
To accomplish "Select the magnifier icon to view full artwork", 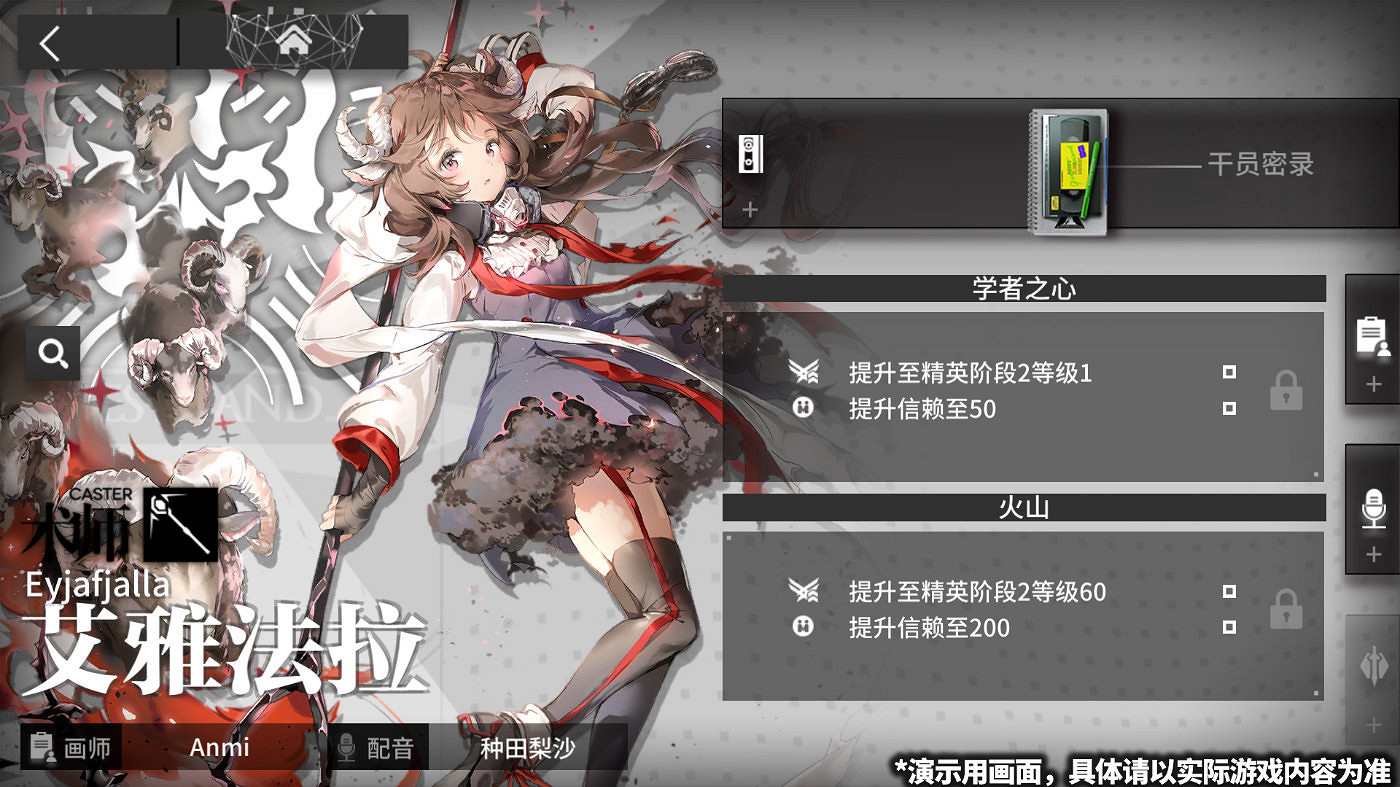I will click(52, 352).
